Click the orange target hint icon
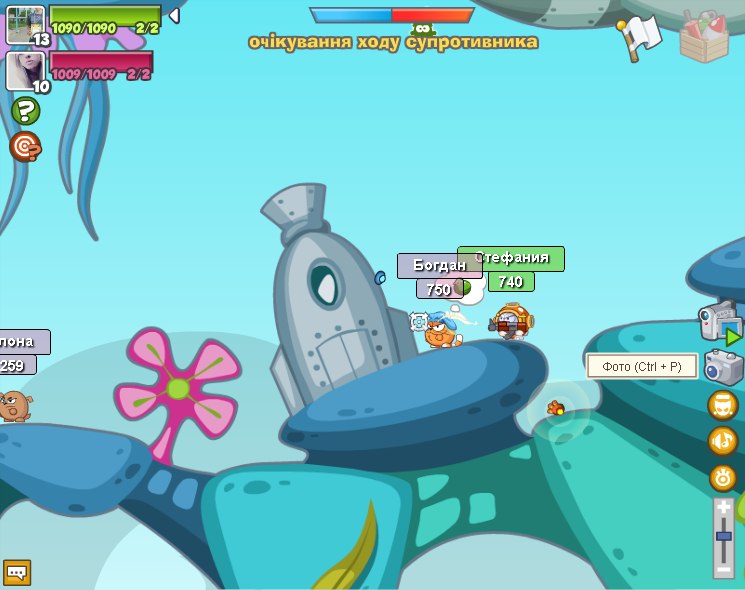The image size is (745, 590). 25,147
